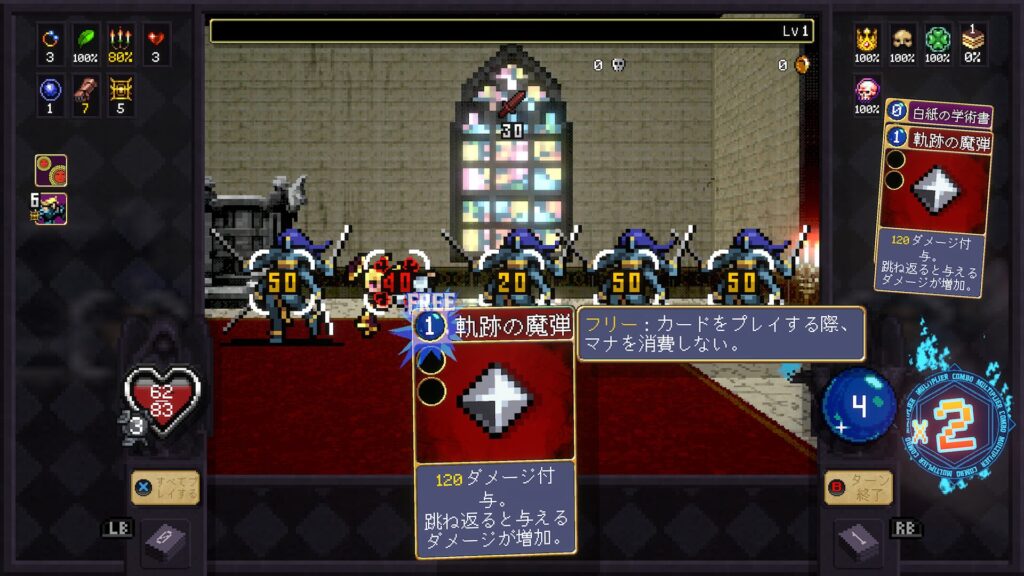Select the two red coins relic
The height and width of the screenshot is (576, 1024).
[50, 169]
